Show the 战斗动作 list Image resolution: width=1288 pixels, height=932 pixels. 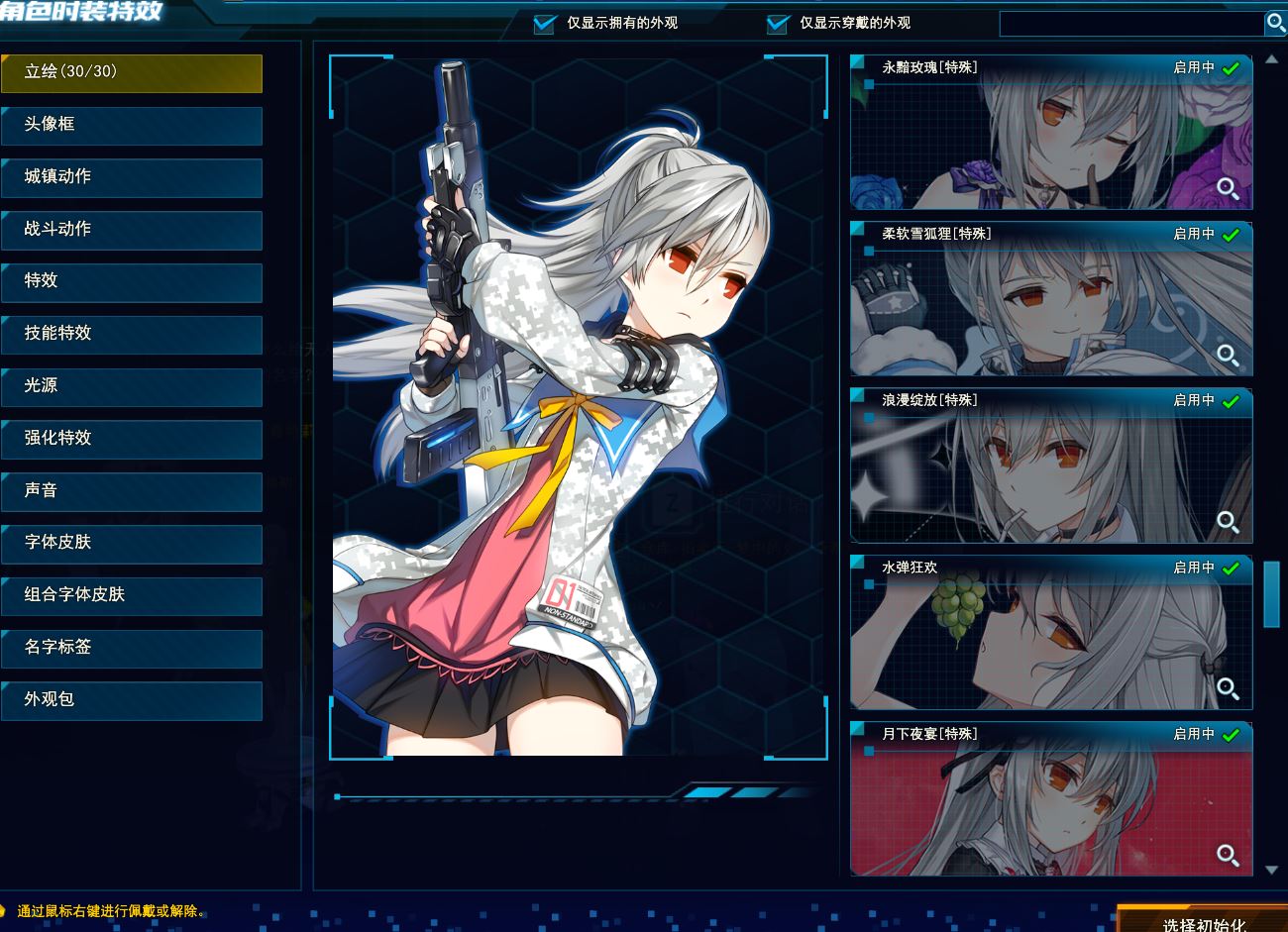point(132,230)
